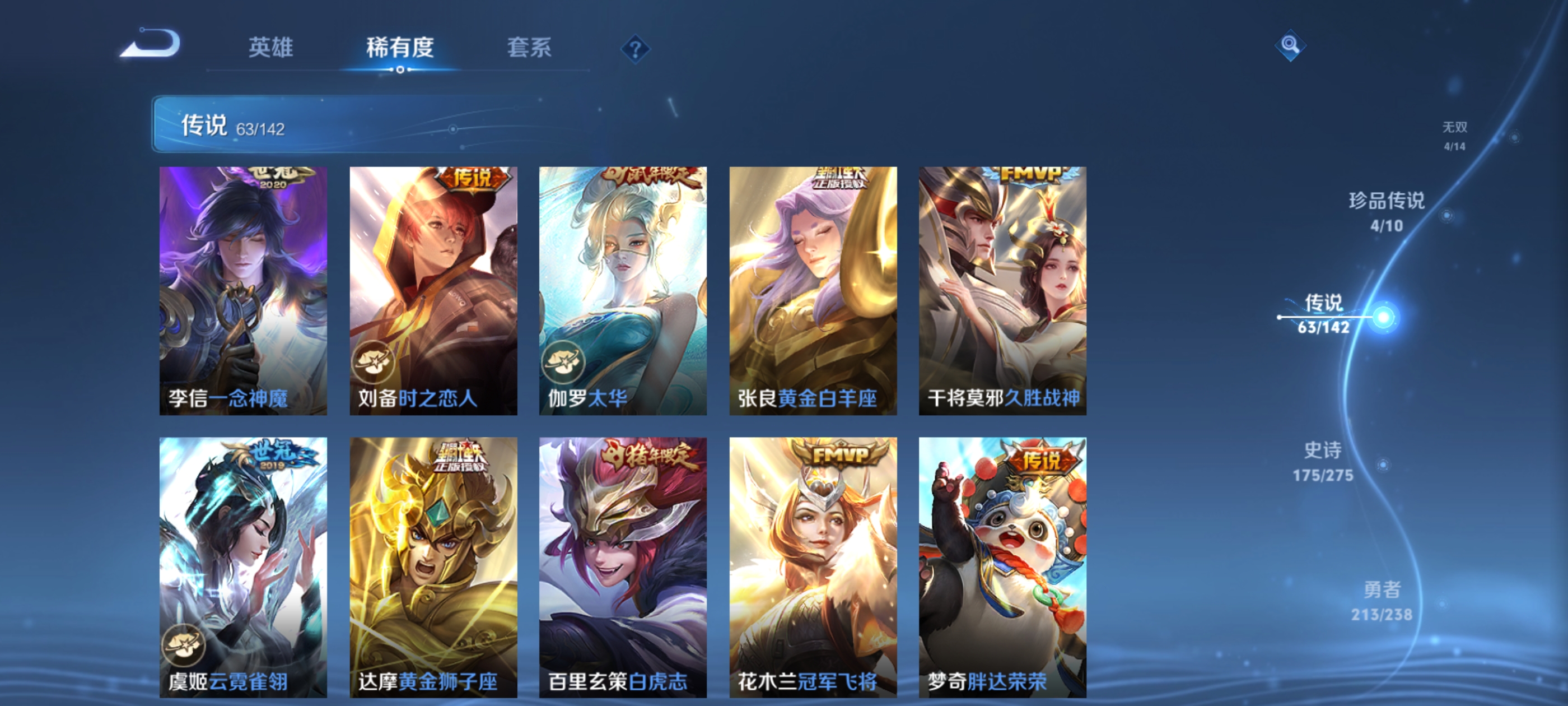Switch to the 英雄 tab
Image resolution: width=1568 pixels, height=706 pixels.
[272, 48]
